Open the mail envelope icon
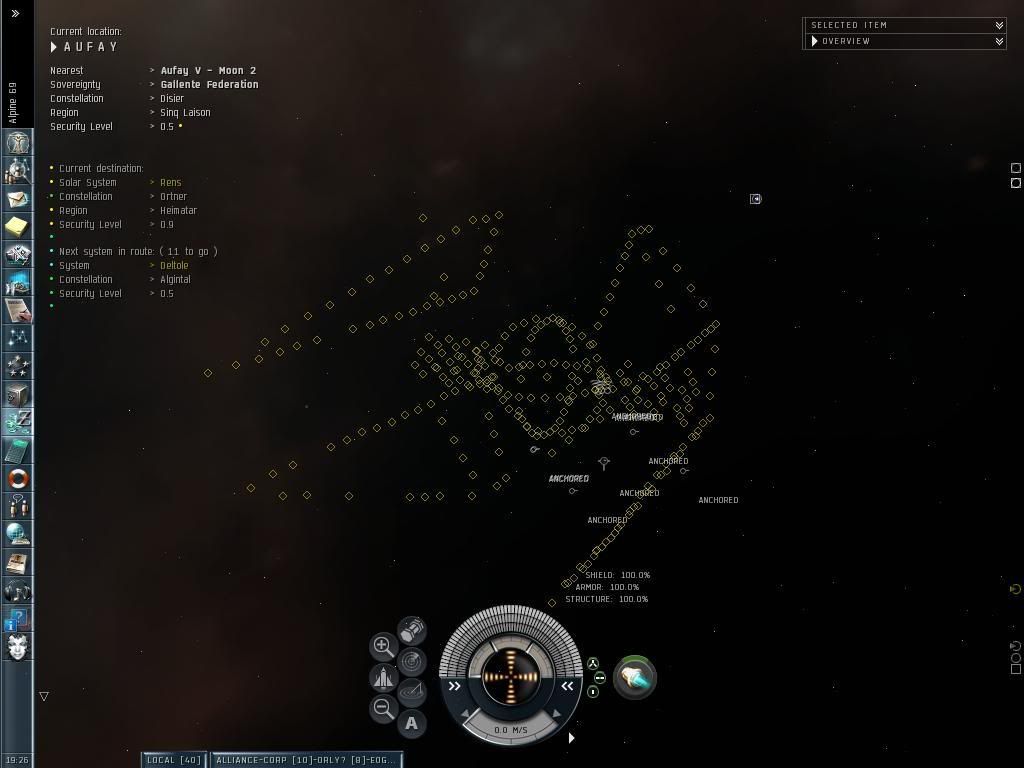This screenshot has height=768, width=1024. [17, 199]
